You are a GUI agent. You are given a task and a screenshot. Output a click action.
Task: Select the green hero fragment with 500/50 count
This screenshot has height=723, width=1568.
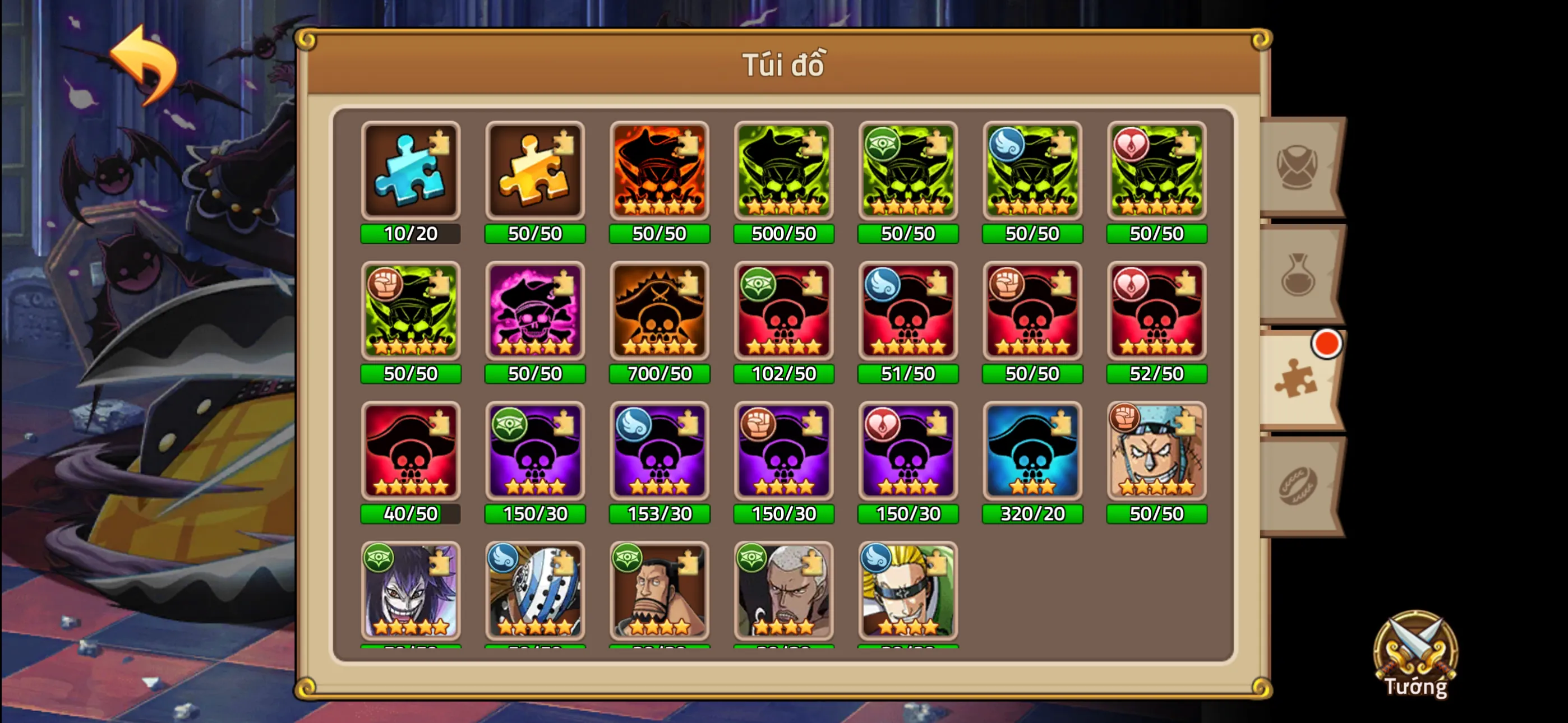pos(783,172)
